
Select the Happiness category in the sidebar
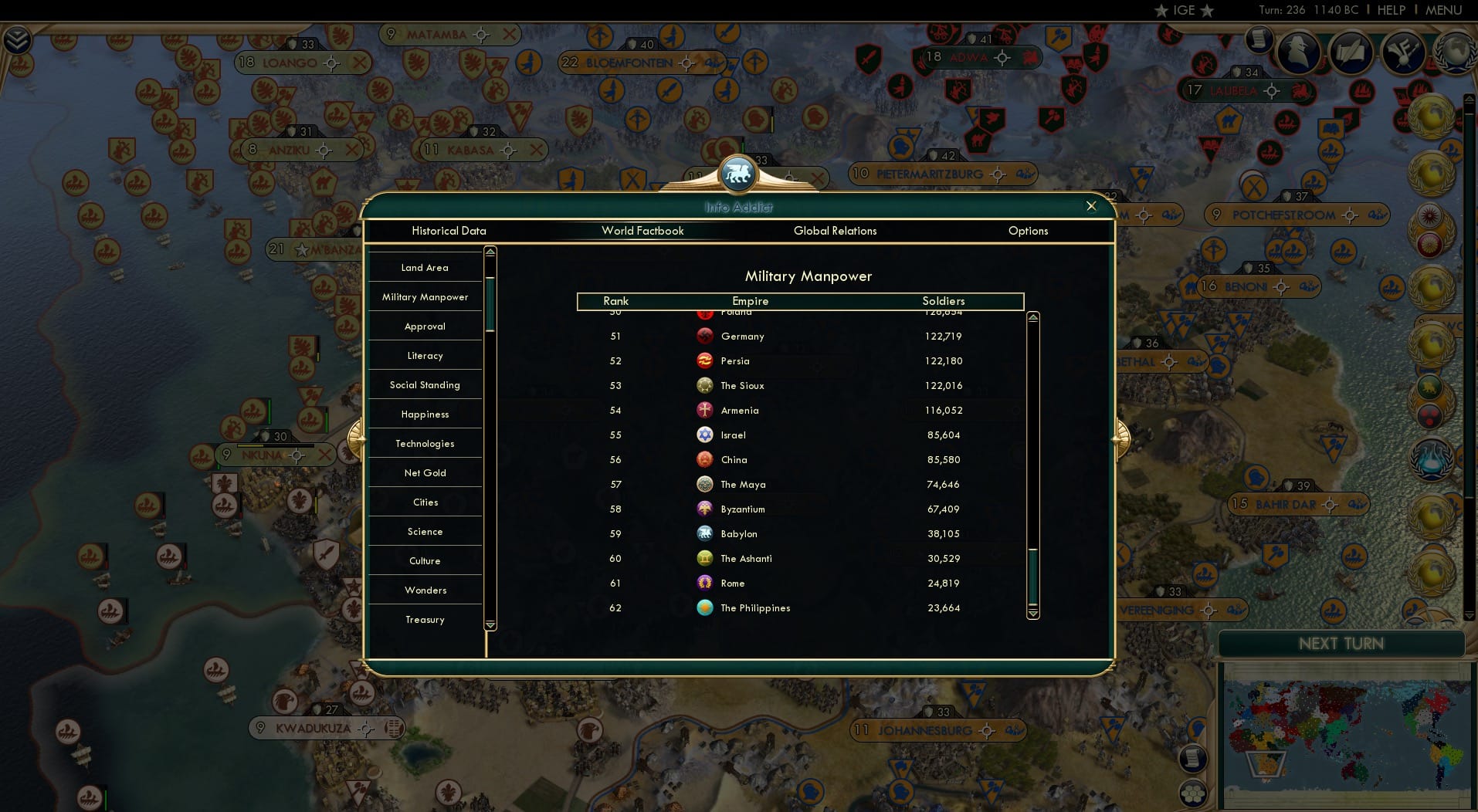425,414
